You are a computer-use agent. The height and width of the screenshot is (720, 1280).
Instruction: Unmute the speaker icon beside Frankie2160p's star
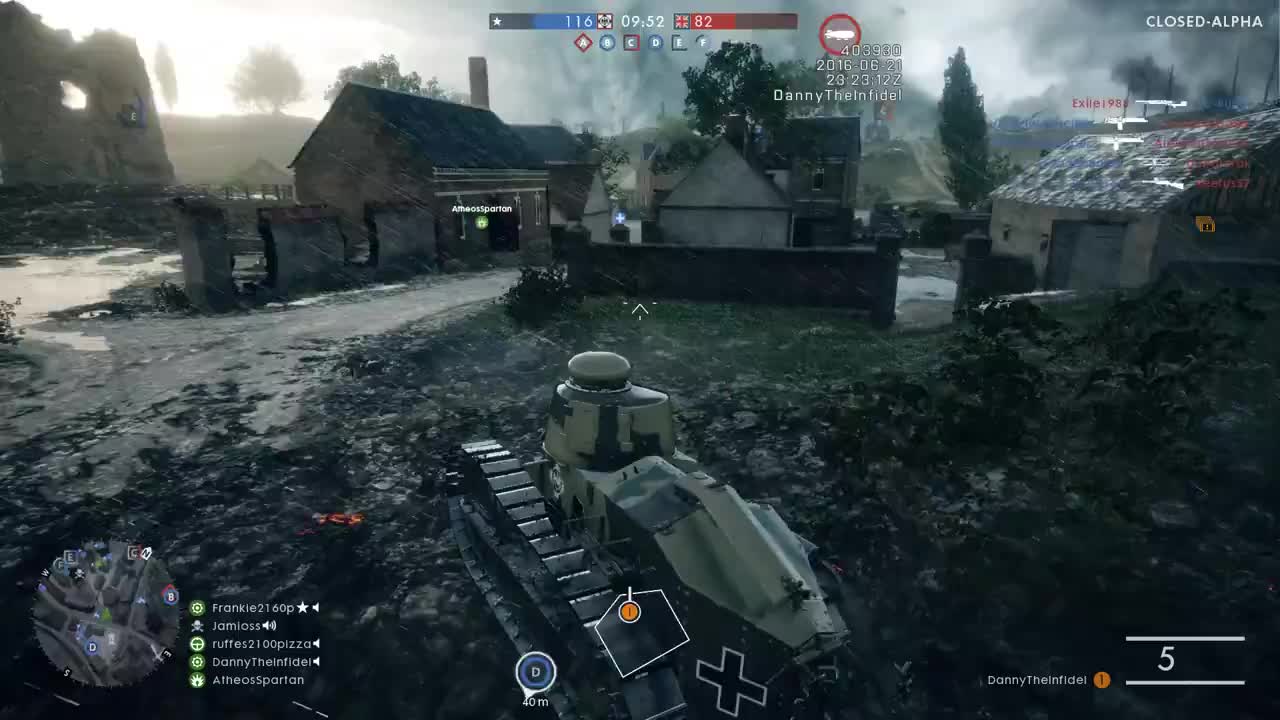(315, 607)
